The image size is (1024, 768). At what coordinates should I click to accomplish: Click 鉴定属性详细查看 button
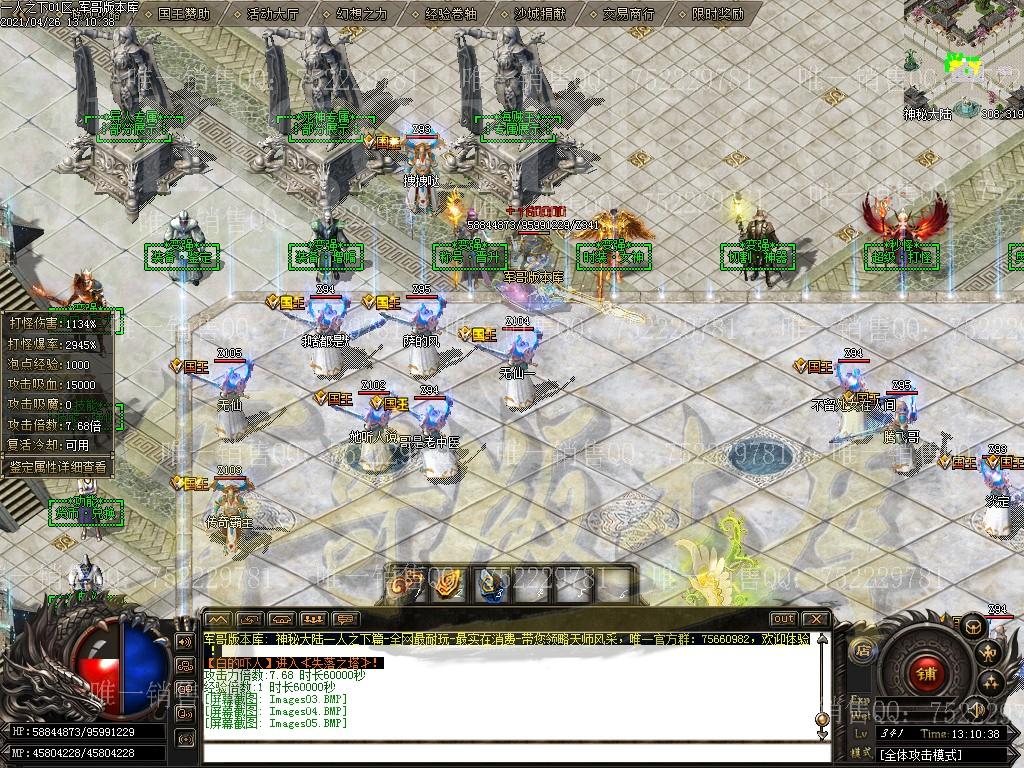pyautogui.click(x=57, y=466)
